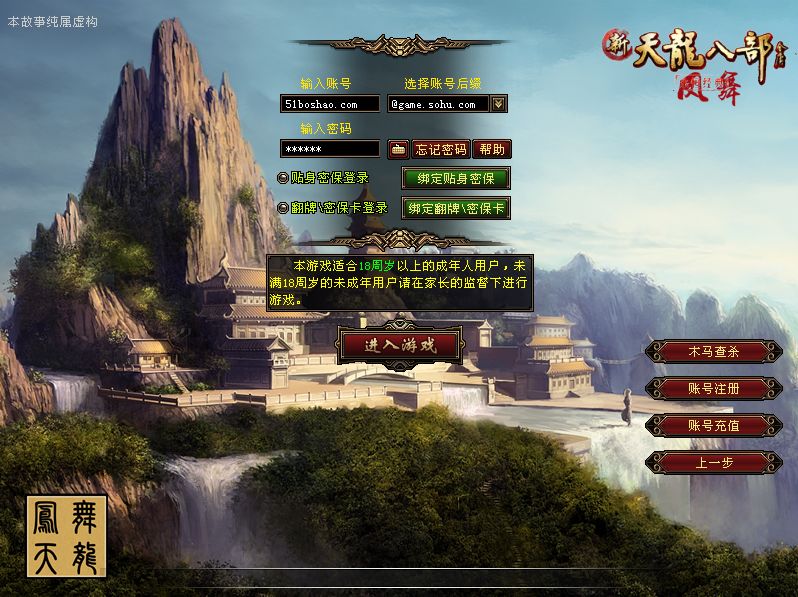Select 贴身密保登录 login option

coord(283,178)
